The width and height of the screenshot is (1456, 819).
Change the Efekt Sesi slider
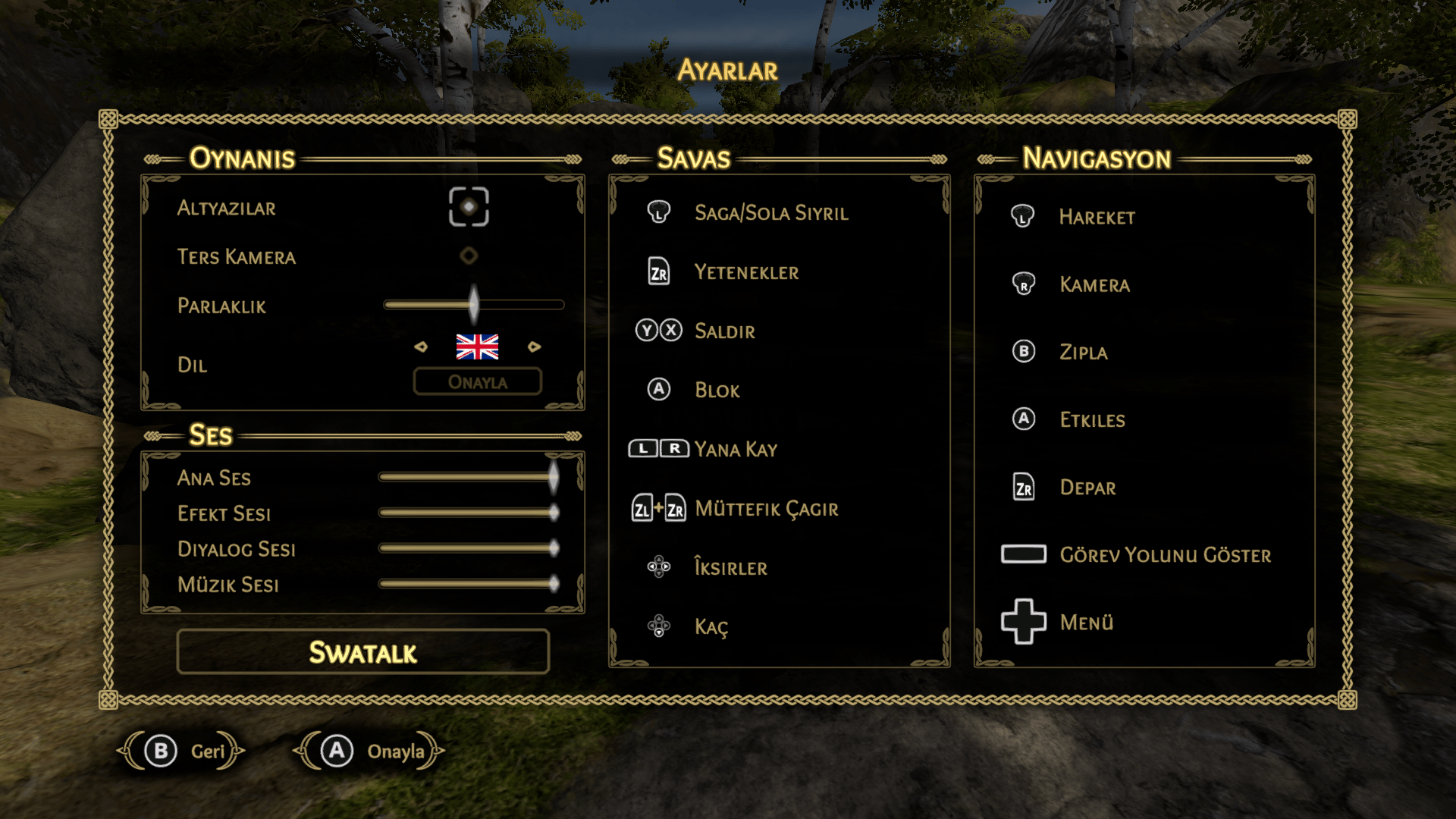554,513
